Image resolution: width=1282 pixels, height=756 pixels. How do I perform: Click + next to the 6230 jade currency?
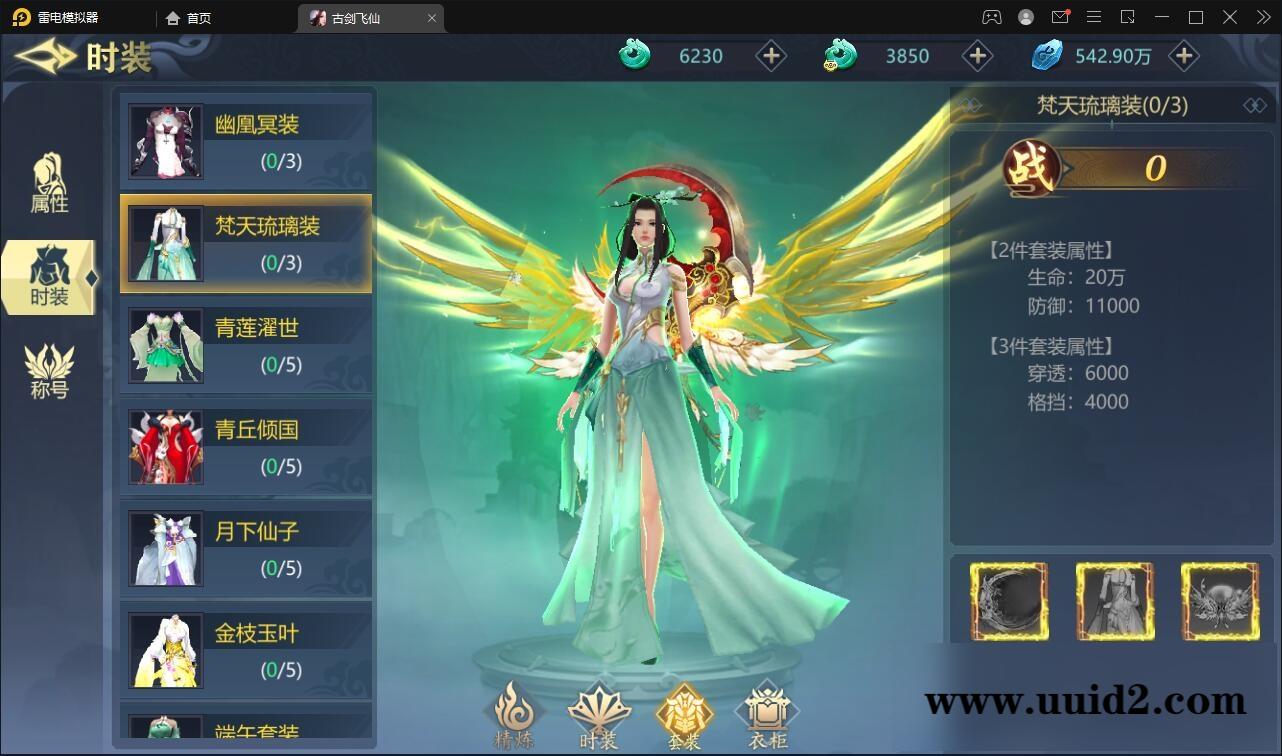coord(771,56)
